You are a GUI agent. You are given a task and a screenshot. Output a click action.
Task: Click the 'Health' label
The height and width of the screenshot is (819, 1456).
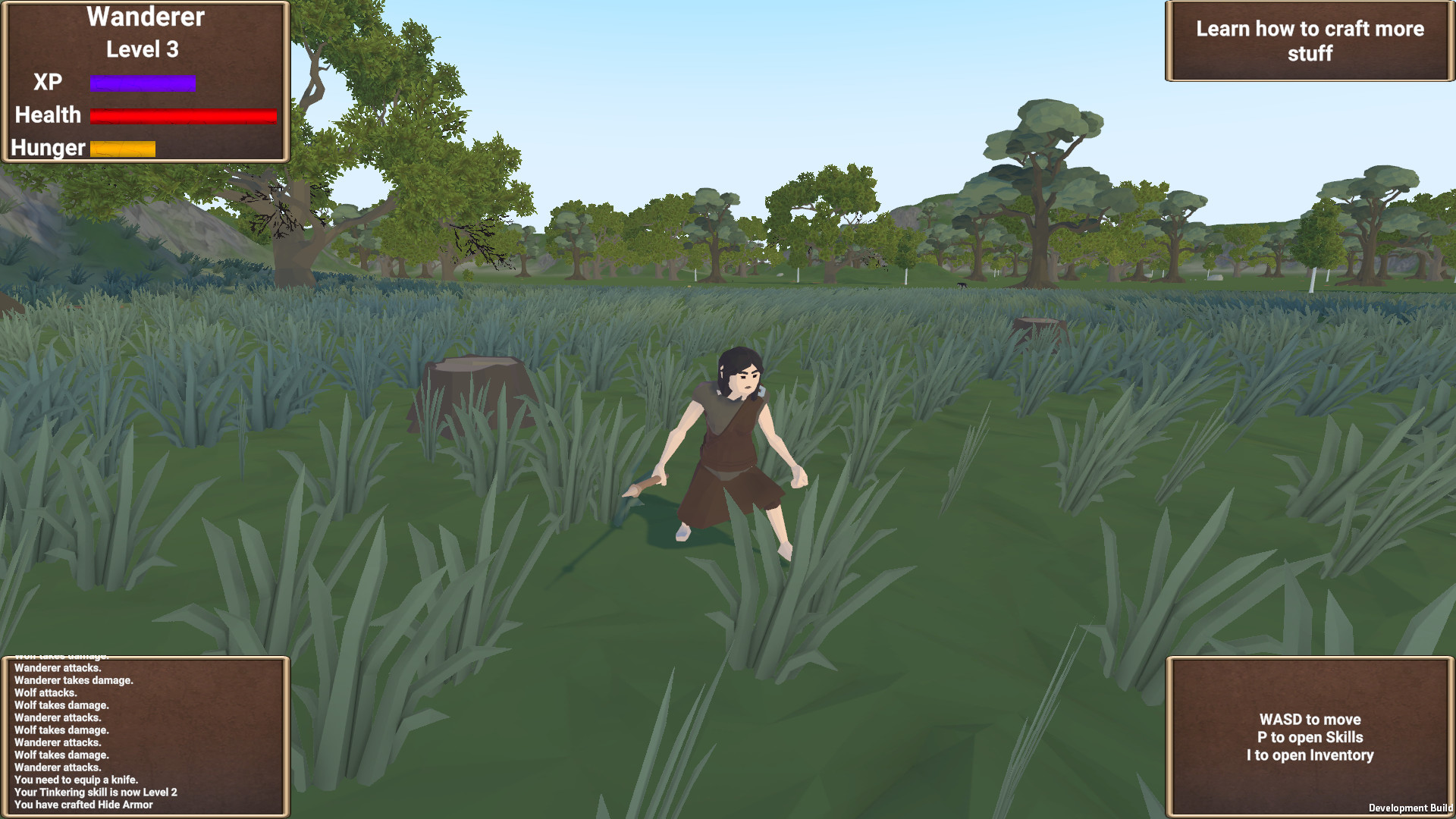48,115
